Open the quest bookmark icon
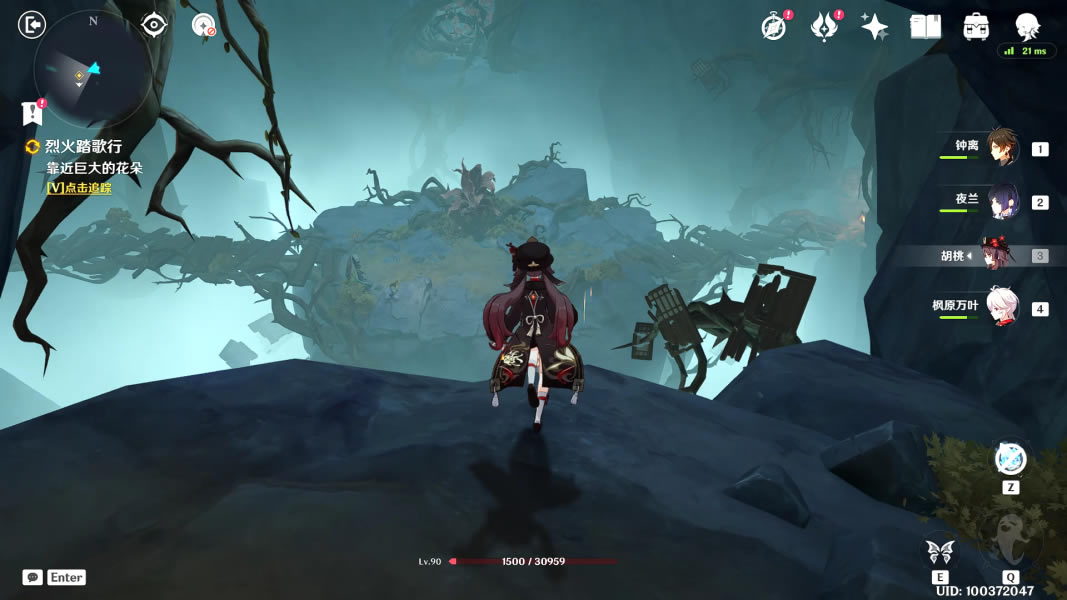The image size is (1067, 600). tap(32, 113)
